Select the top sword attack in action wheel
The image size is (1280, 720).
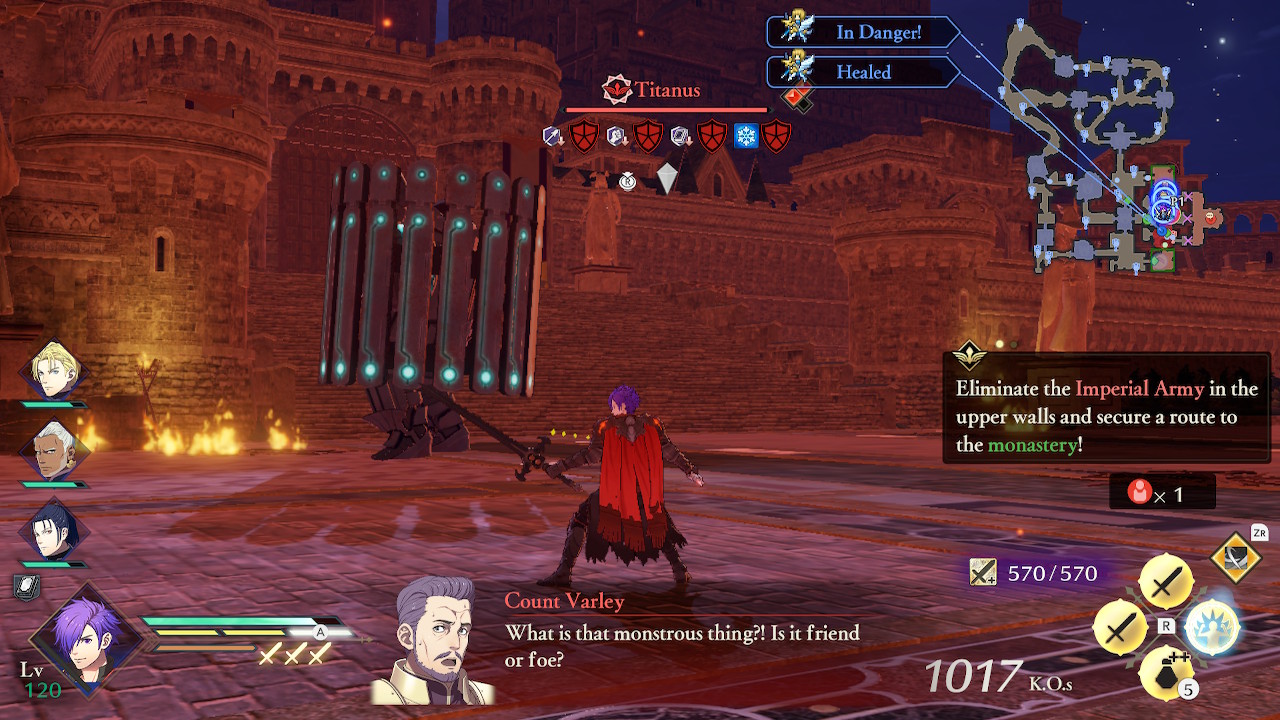coord(1166,582)
